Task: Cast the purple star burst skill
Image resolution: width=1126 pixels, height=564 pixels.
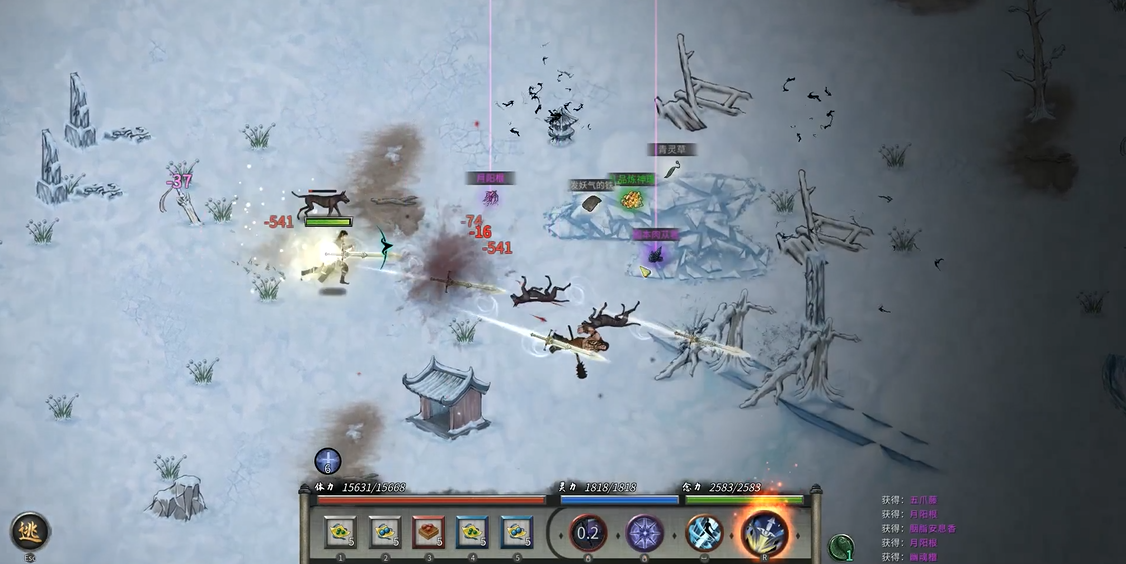Action: [645, 533]
